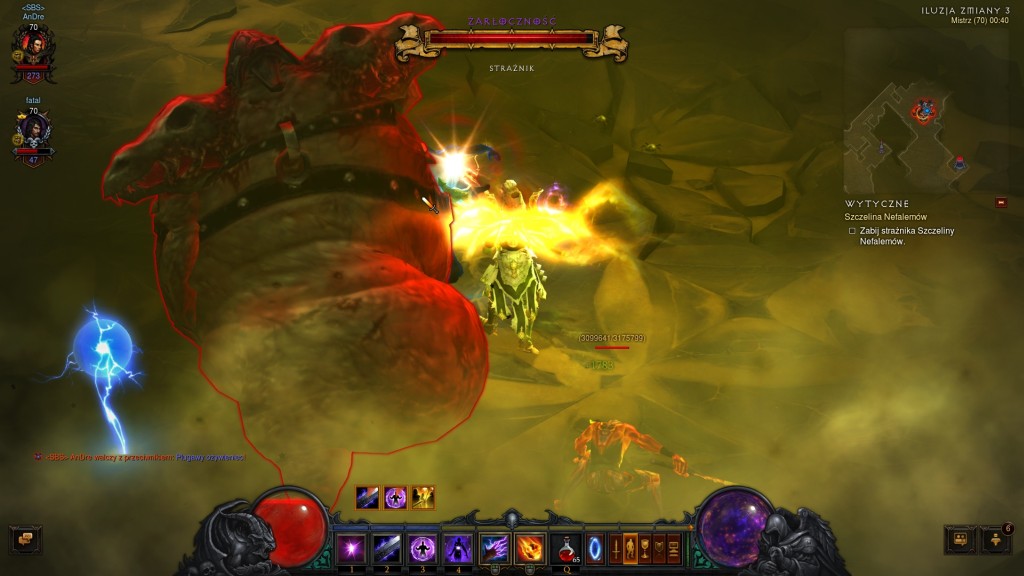The width and height of the screenshot is (1024, 576).
Task: Collapse the Wytyczne objectives tracker
Action: (x=1001, y=203)
